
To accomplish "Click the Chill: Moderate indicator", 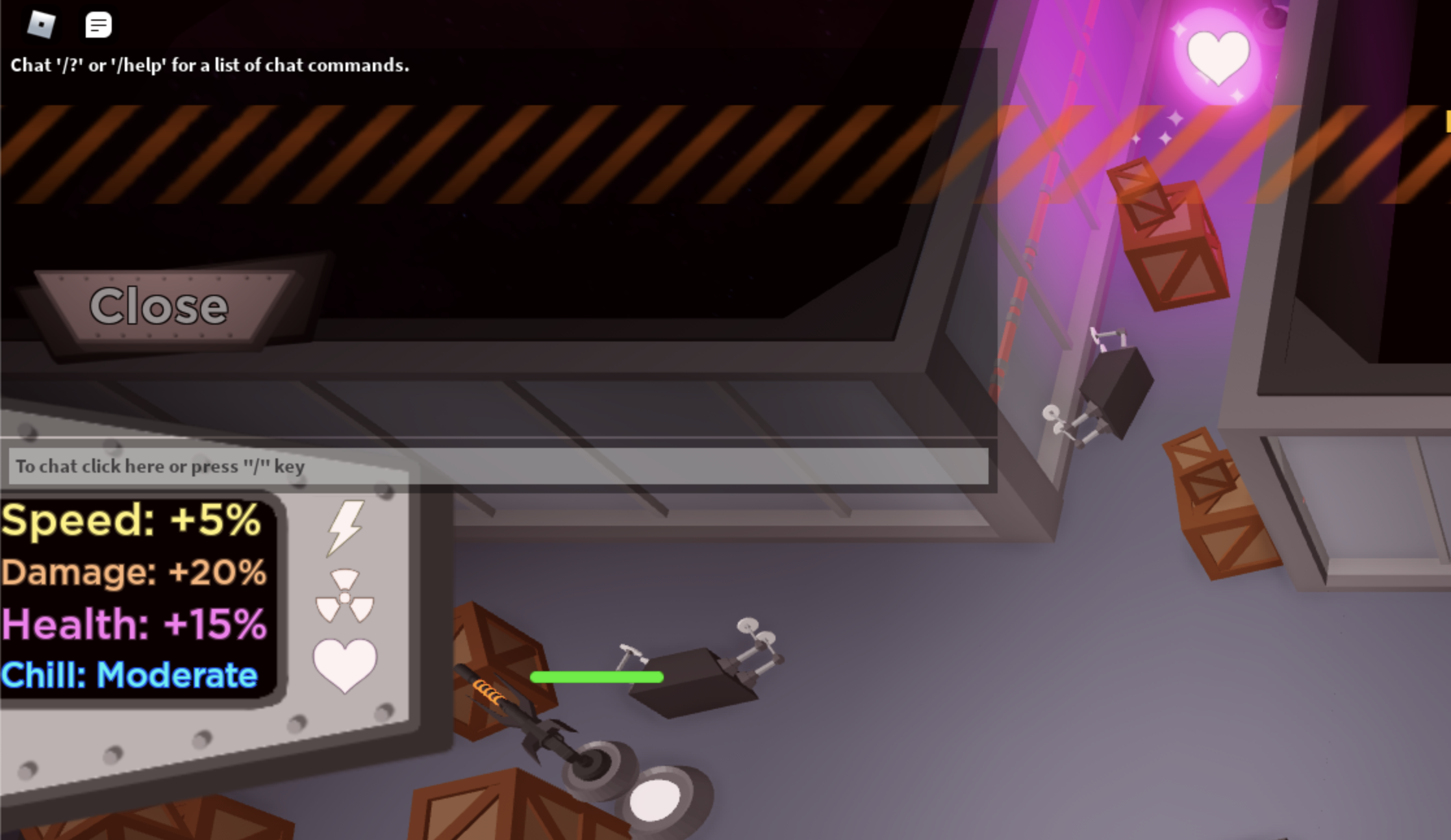I will [128, 675].
